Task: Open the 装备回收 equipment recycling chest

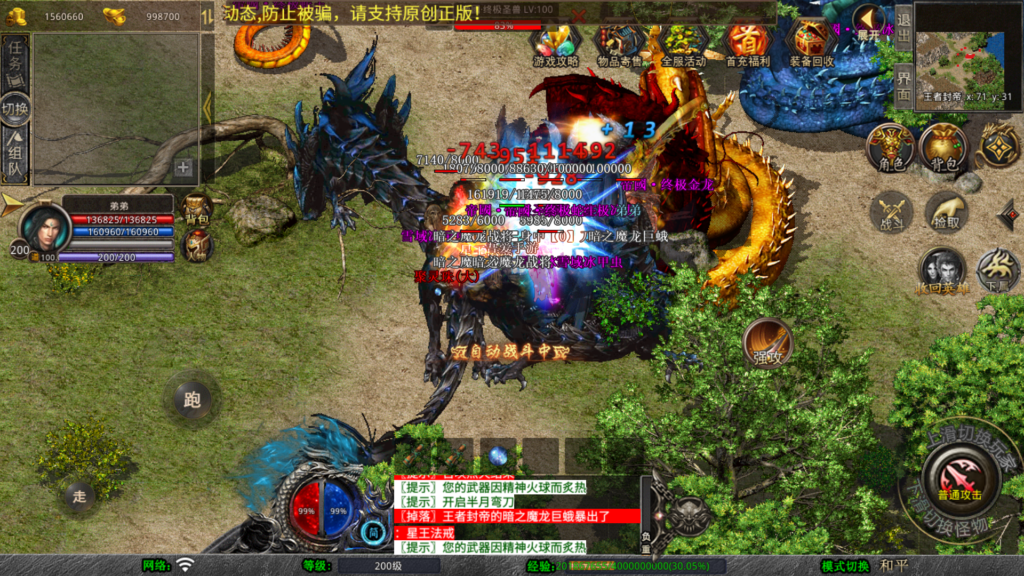Action: [812, 43]
